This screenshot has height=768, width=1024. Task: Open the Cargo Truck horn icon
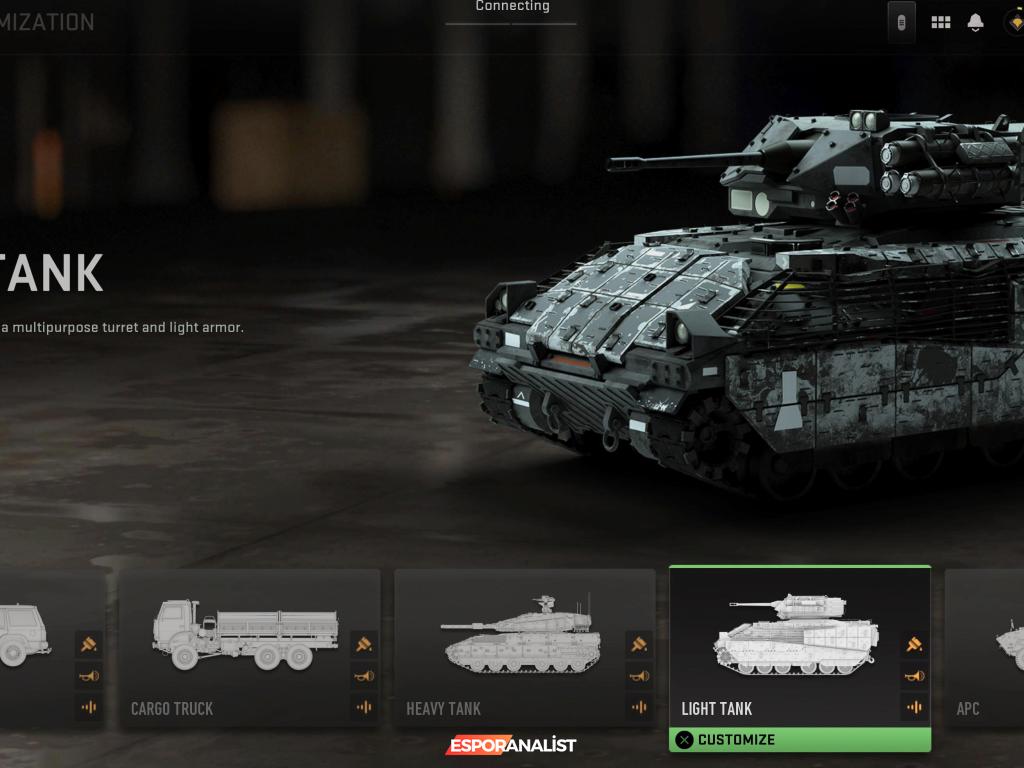pyautogui.click(x=364, y=676)
